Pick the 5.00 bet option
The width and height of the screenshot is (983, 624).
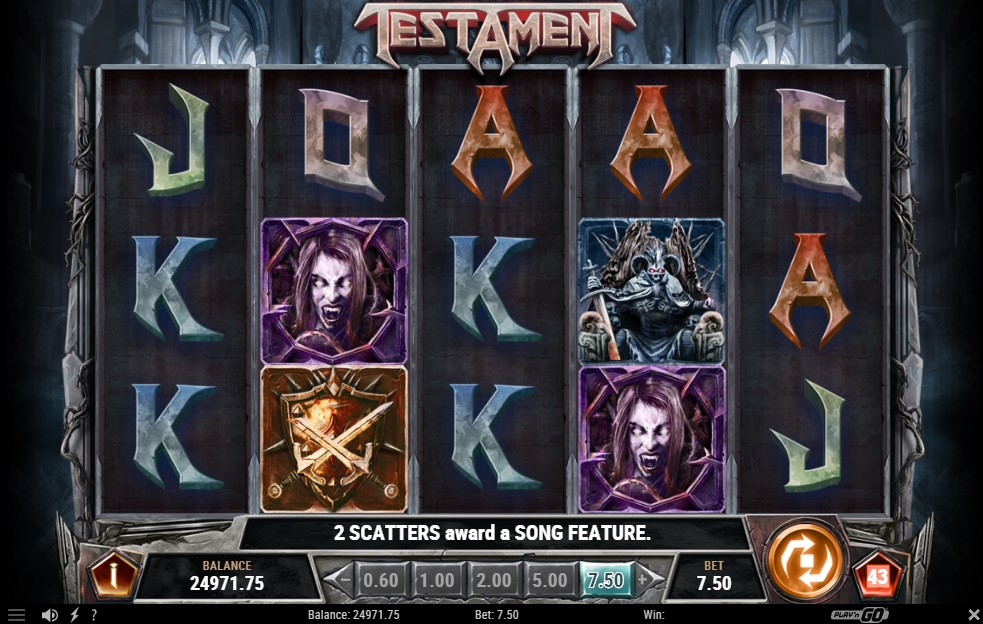click(x=549, y=580)
